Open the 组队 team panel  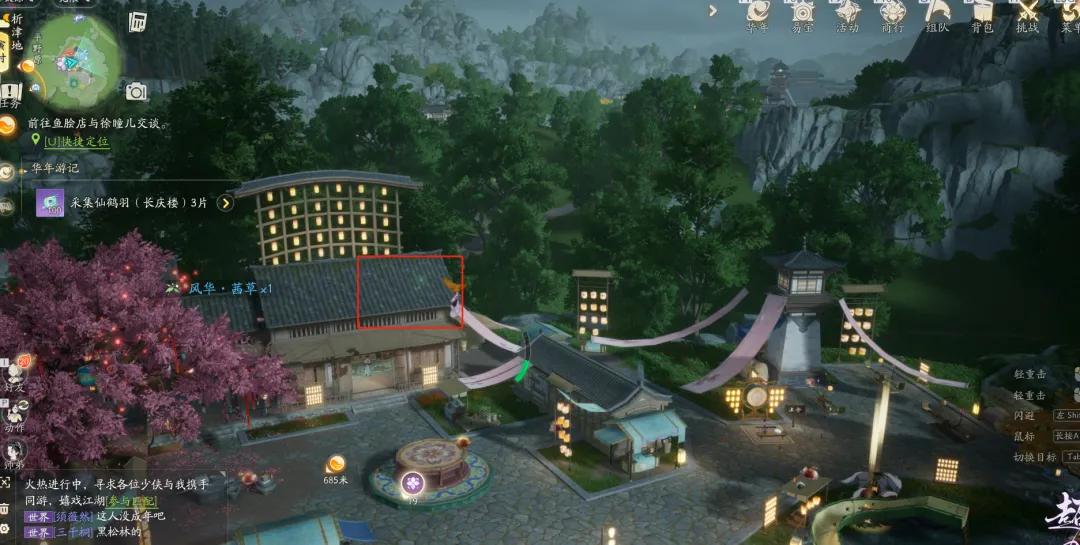938,12
